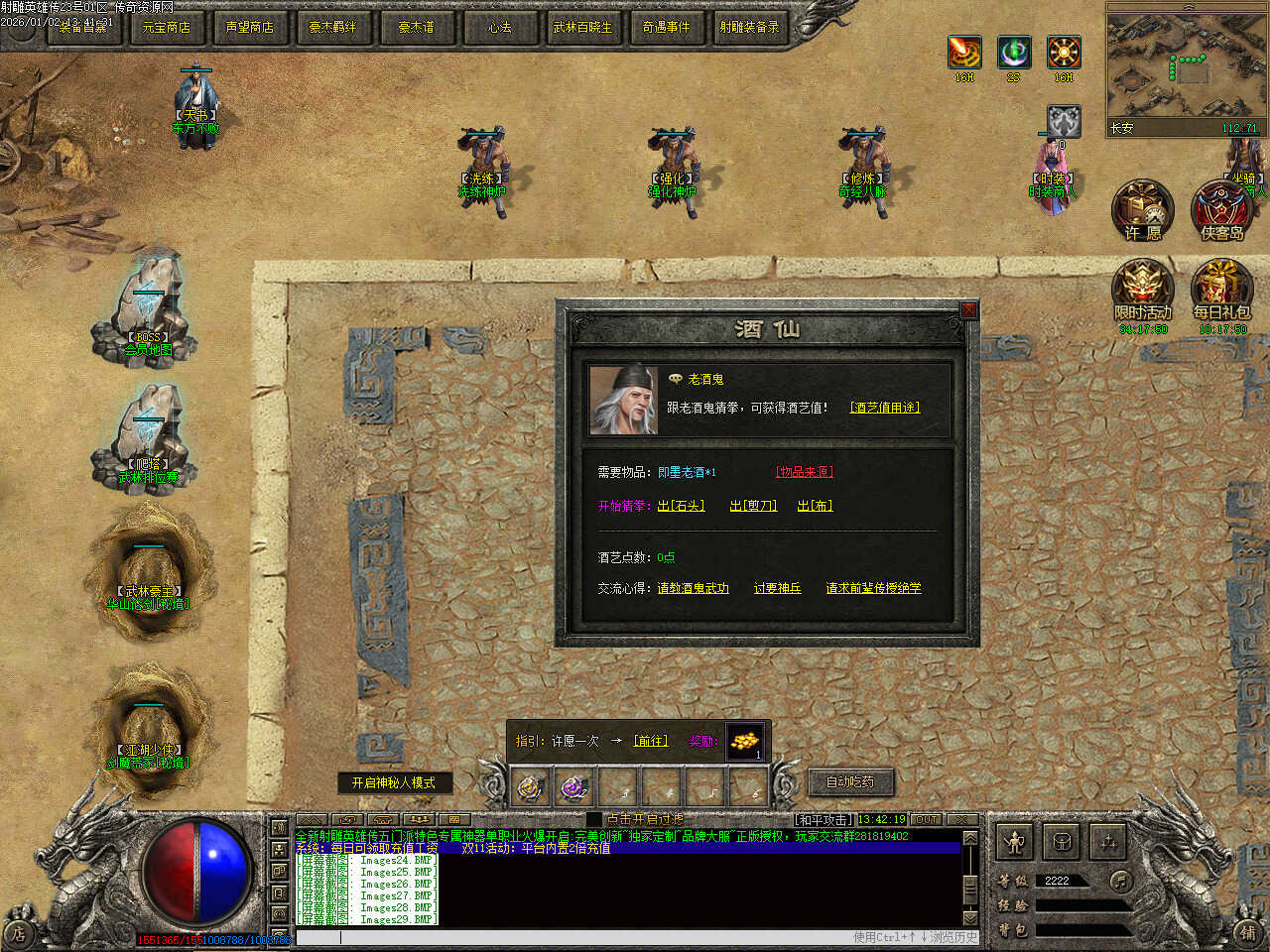
Task: Select 请求前辈传授绝学 dialogue option
Action: coord(873,588)
